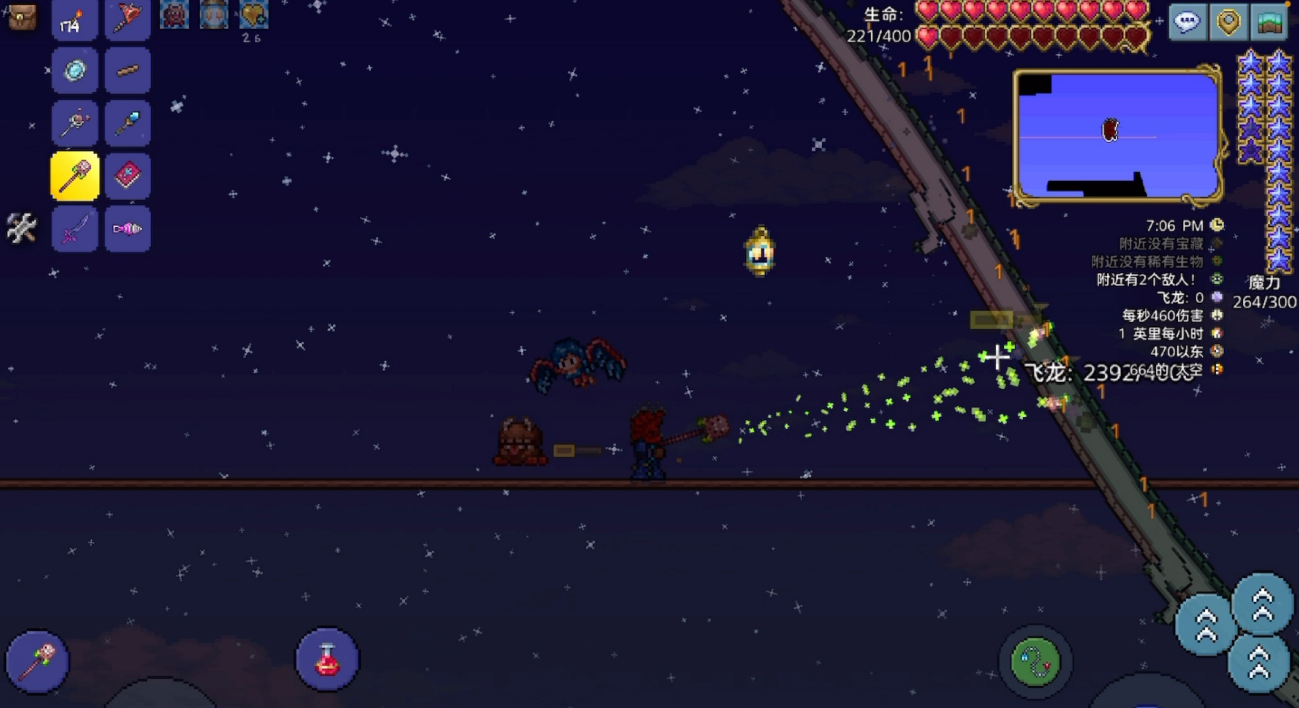Open the crossed tools settings icon
The width and height of the screenshot is (1299, 708).
[x=21, y=228]
